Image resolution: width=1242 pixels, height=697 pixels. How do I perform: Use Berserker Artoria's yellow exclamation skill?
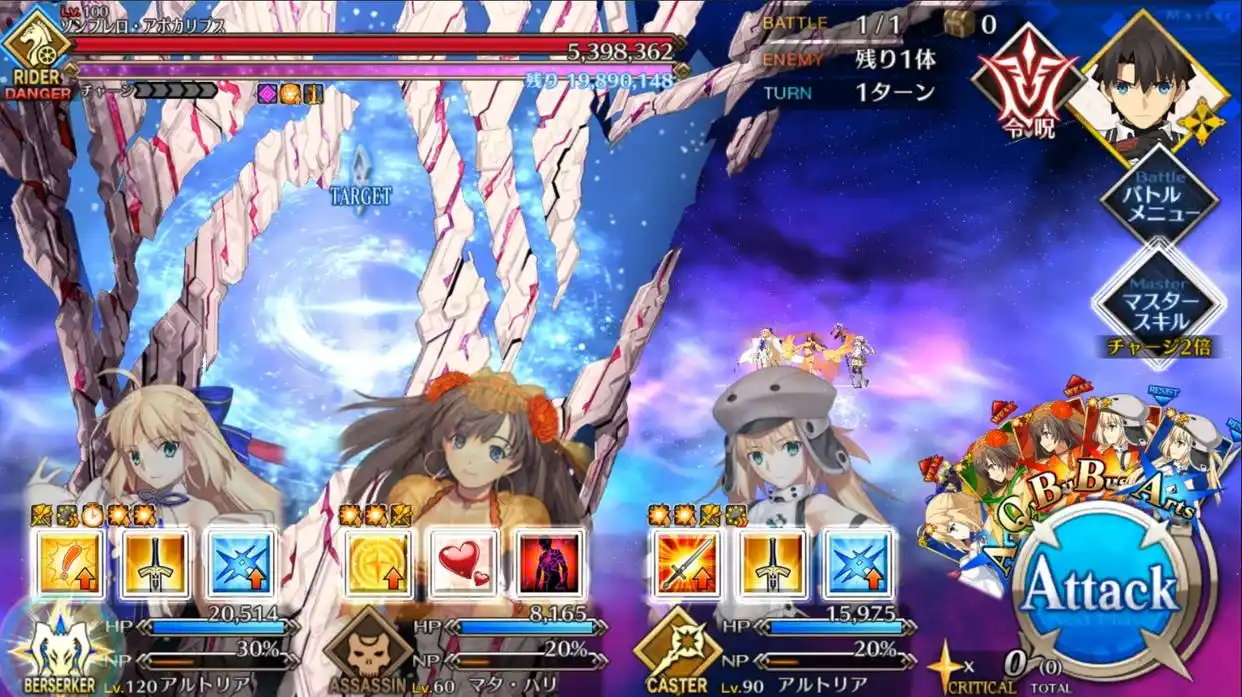(70, 563)
